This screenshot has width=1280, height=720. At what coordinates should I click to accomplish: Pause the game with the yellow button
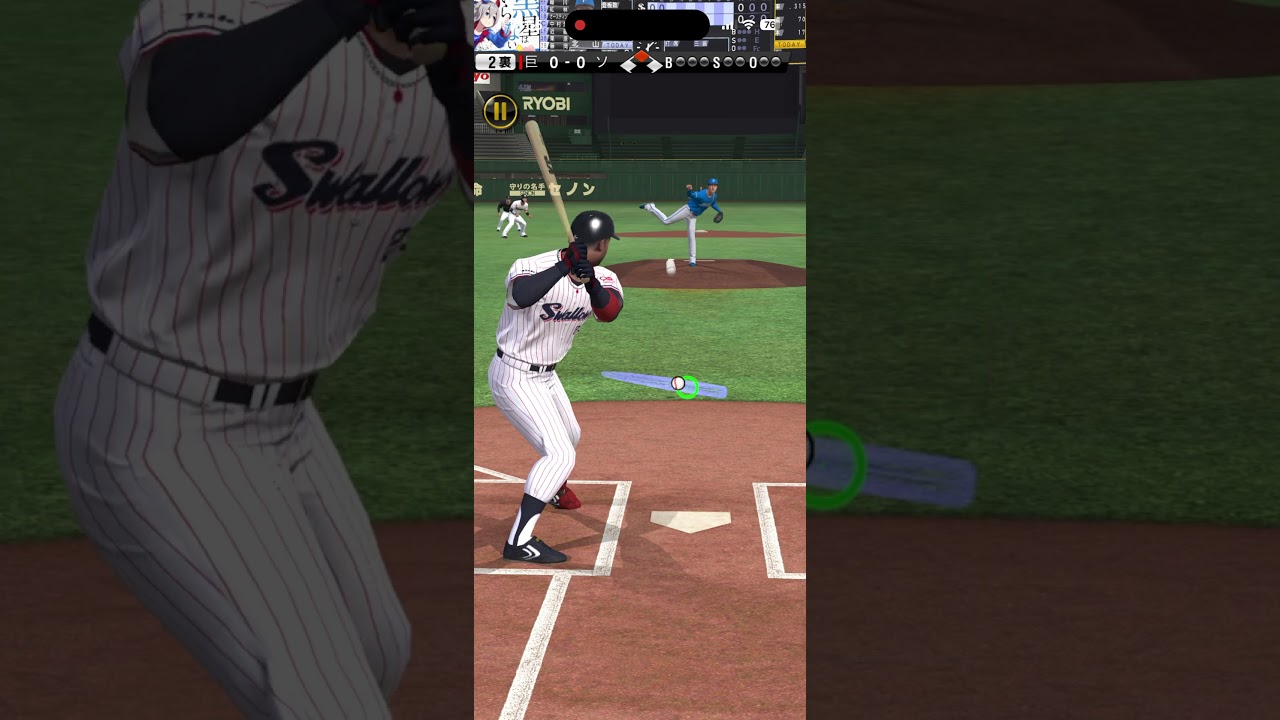500,111
